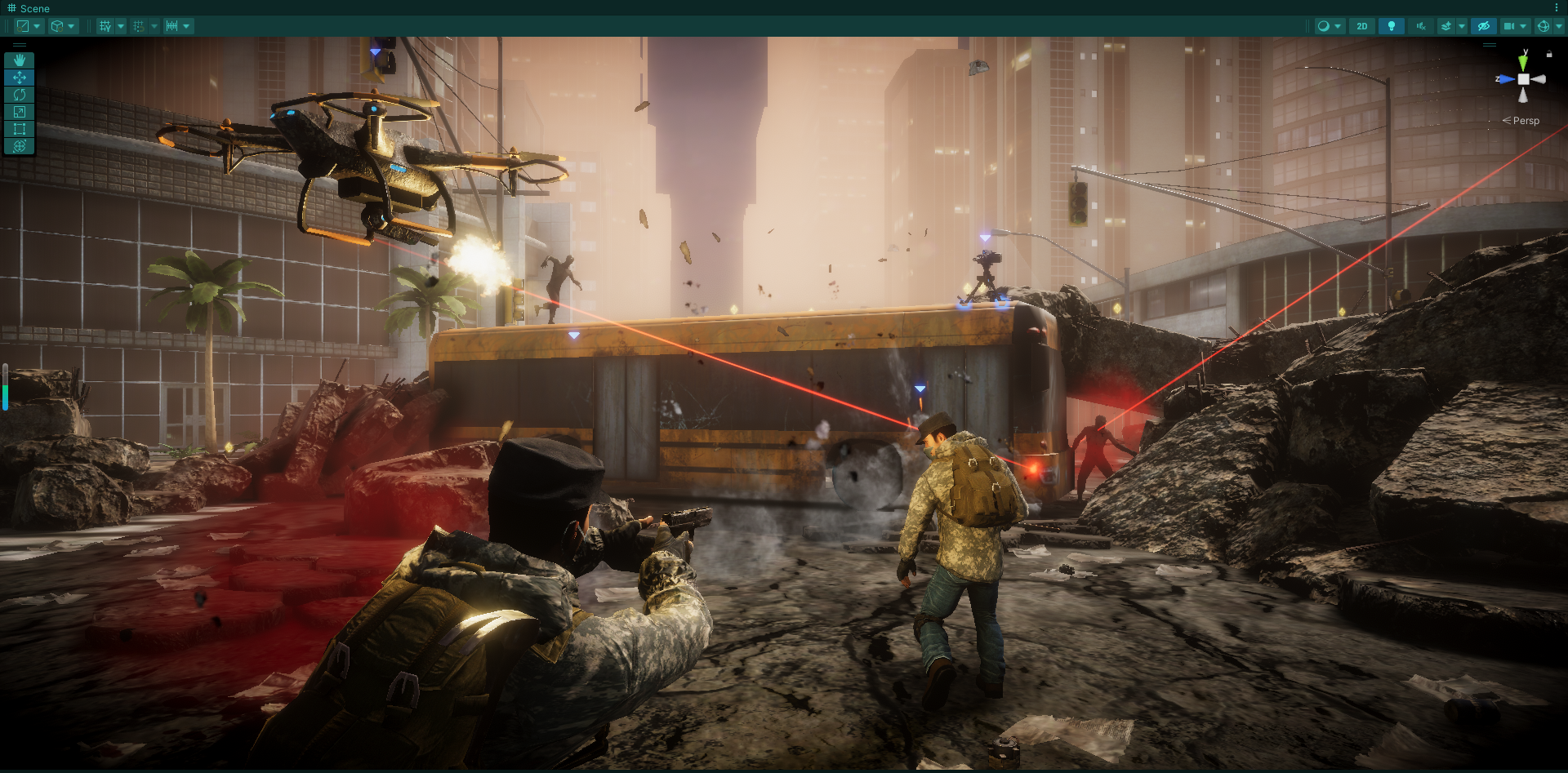The image size is (1568, 773).
Task: Click the Persp projection label
Action: [x=1525, y=121]
